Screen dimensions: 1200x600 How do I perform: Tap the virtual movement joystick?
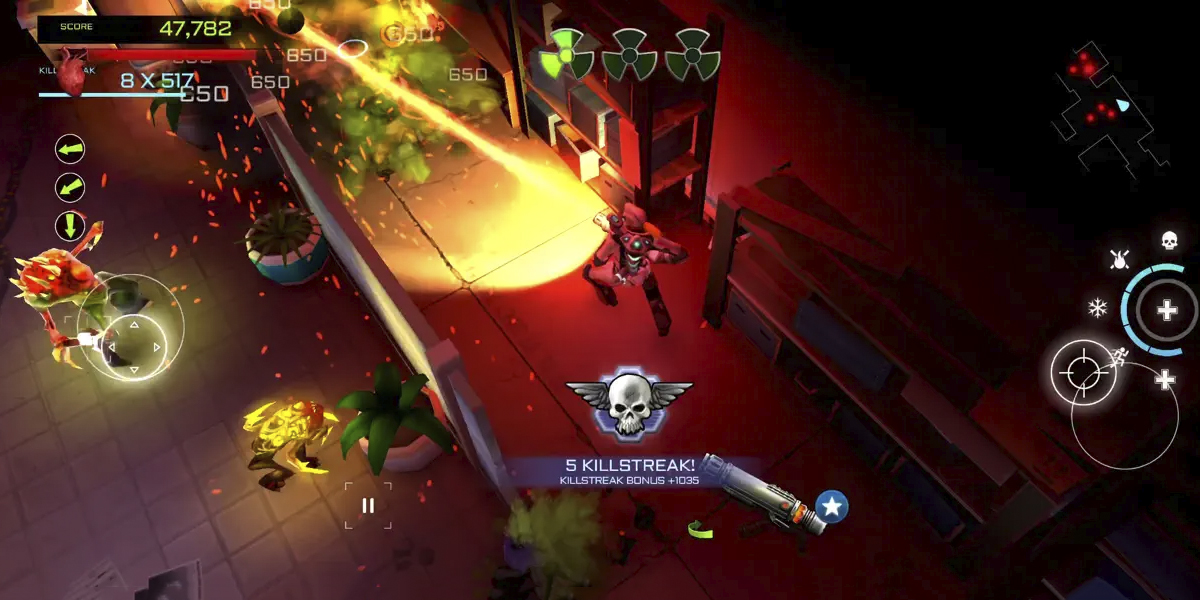click(x=132, y=346)
